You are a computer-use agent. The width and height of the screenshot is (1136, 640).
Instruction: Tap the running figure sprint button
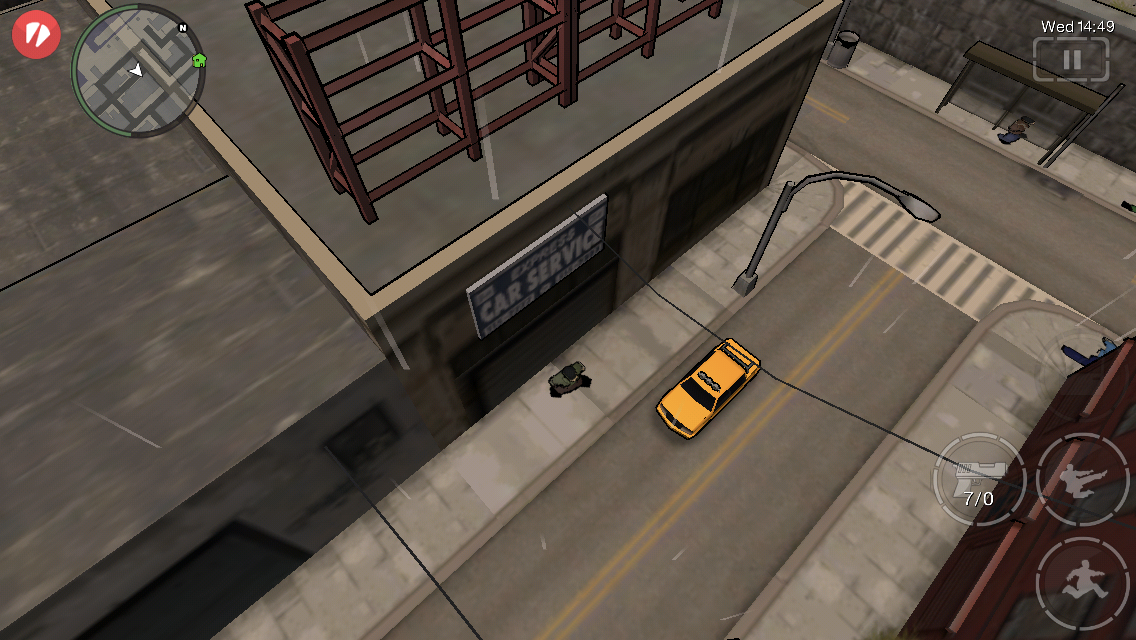1083,583
